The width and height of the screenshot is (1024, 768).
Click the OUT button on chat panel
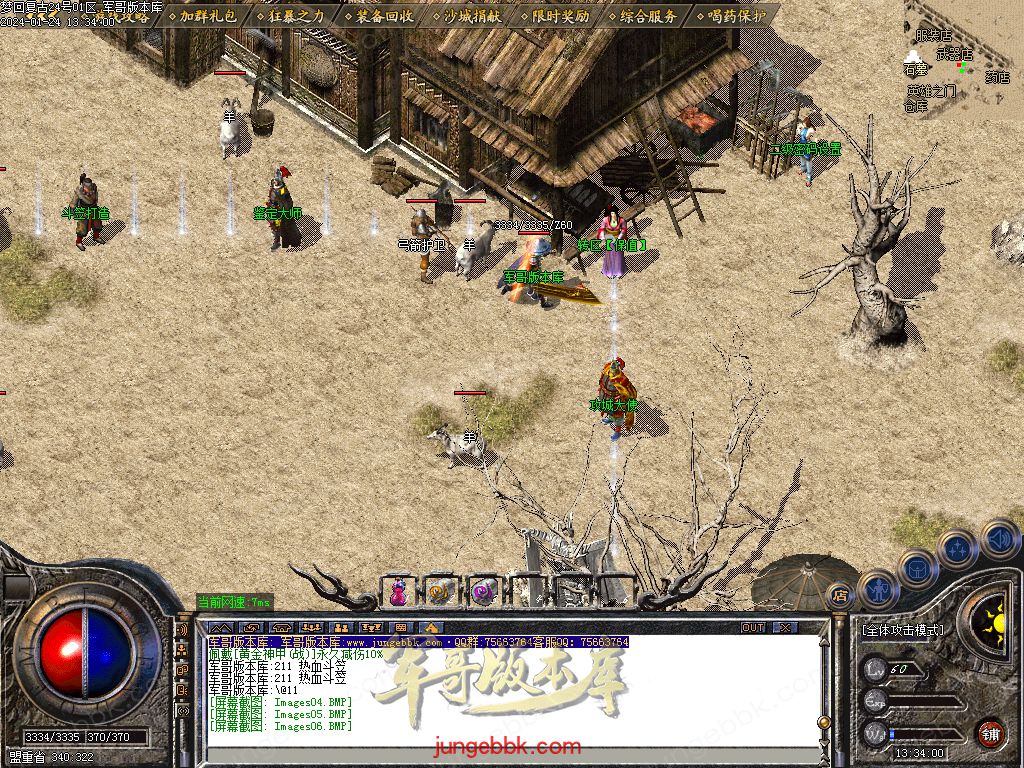753,628
